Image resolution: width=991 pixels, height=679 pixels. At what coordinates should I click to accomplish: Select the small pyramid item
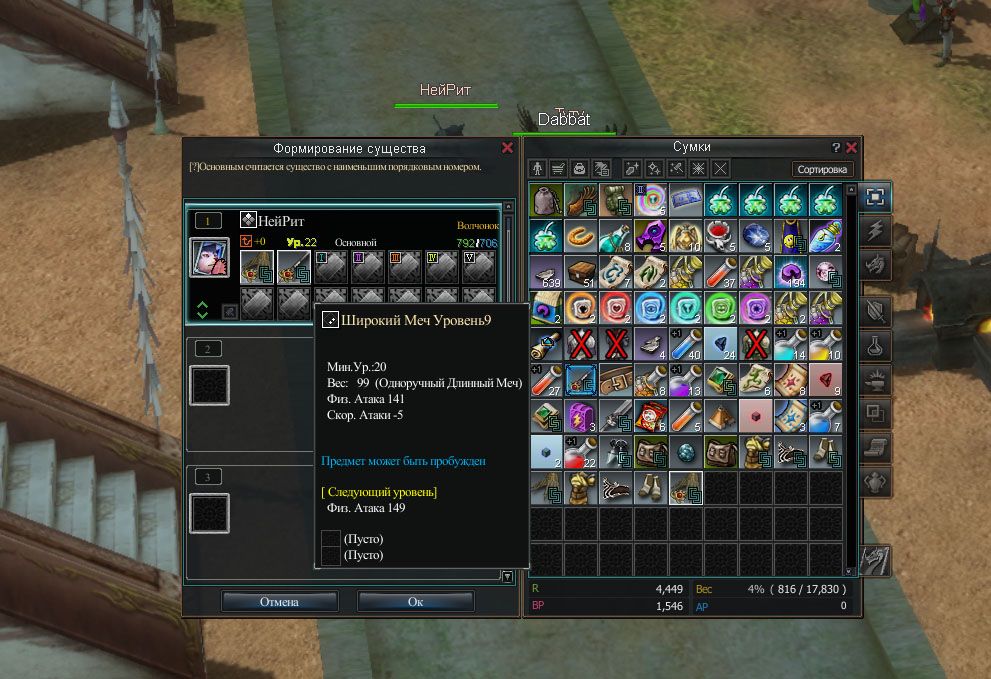[x=721, y=416]
